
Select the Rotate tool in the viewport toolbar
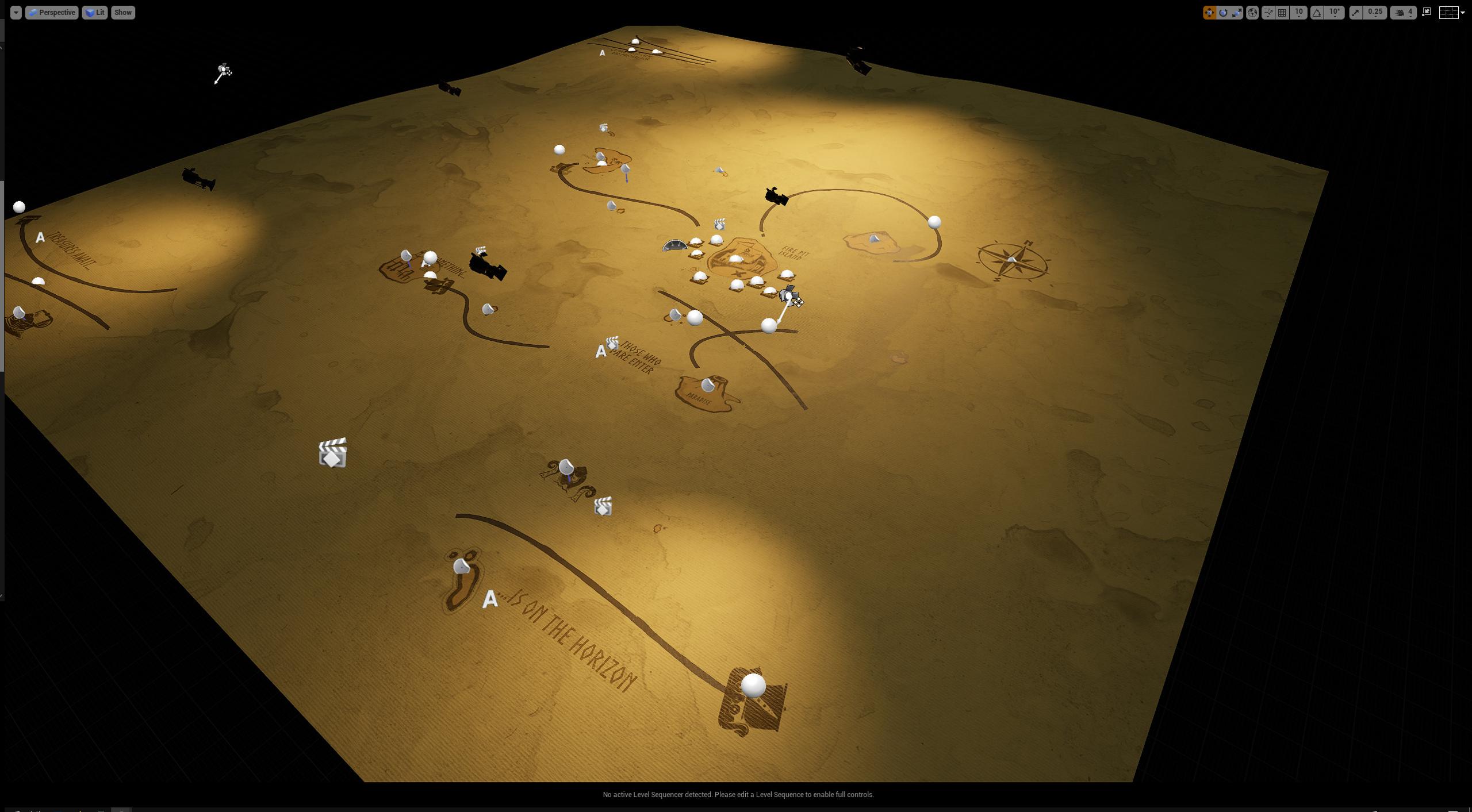(x=1223, y=13)
